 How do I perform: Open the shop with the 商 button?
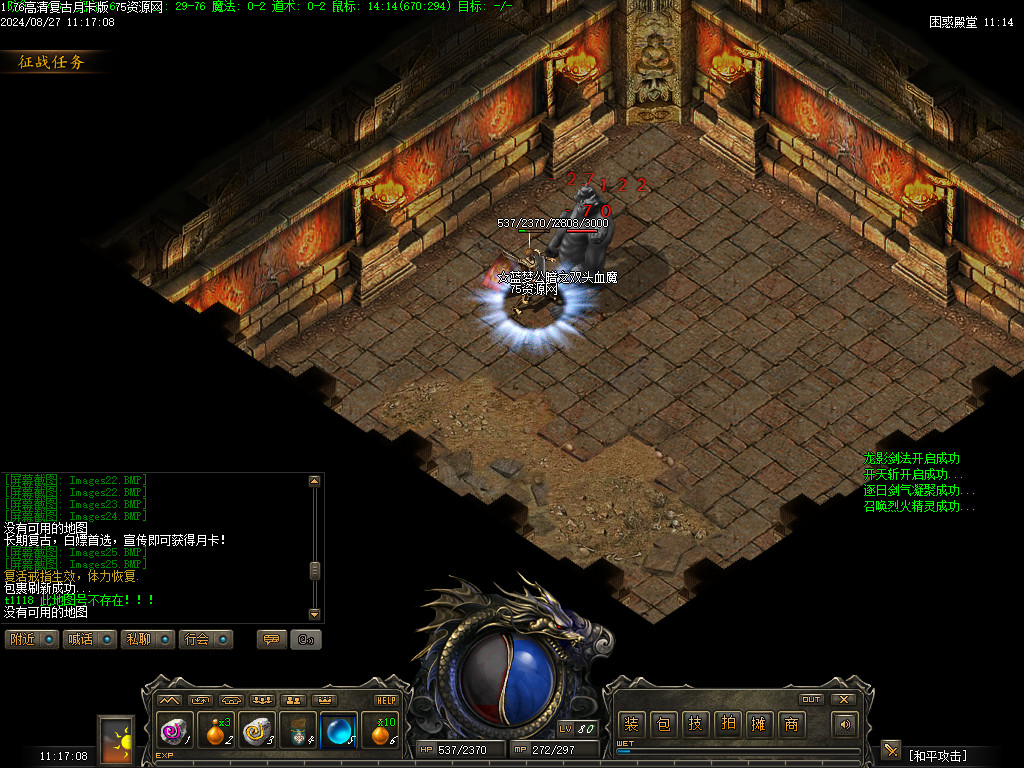[791, 725]
